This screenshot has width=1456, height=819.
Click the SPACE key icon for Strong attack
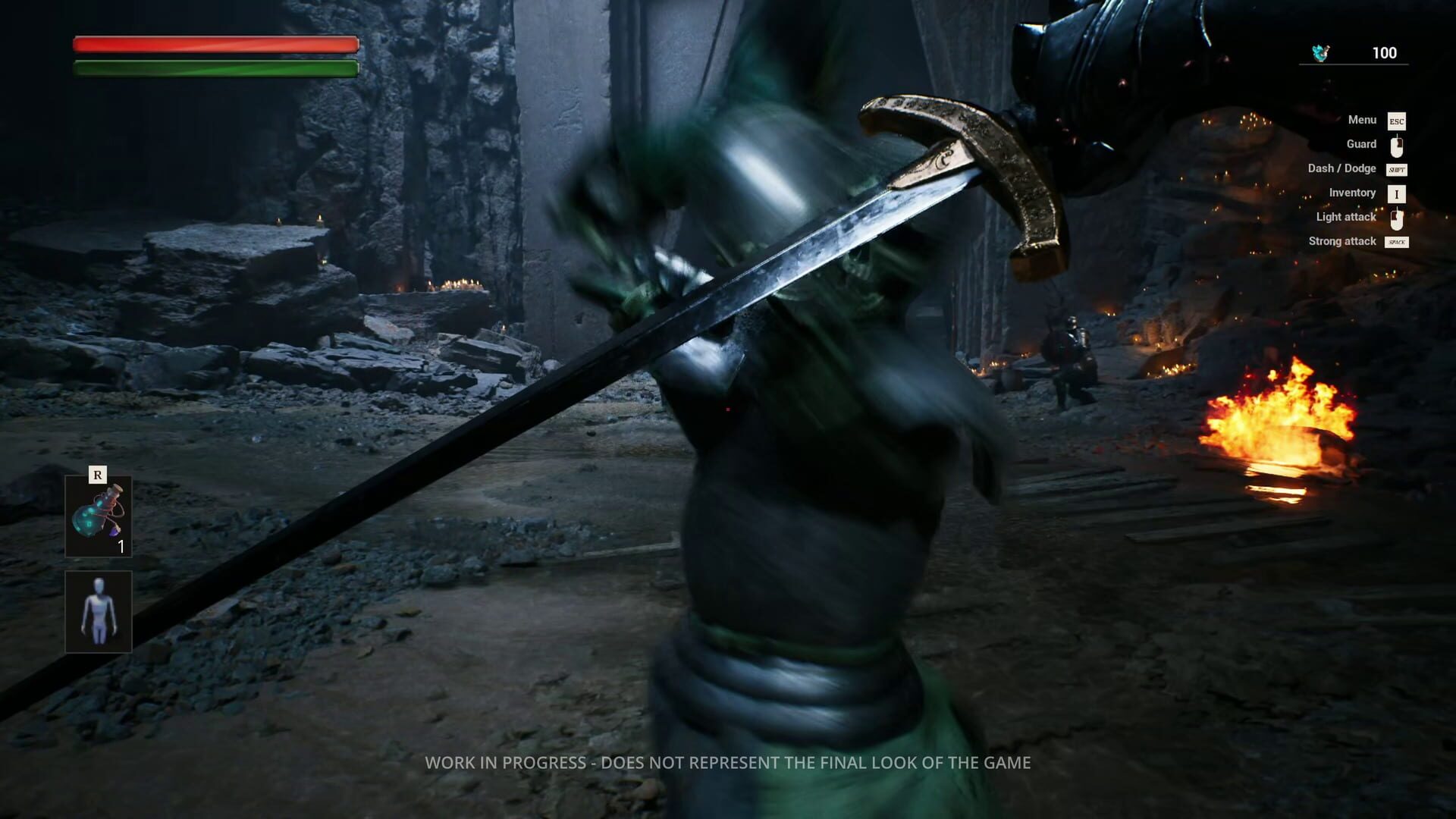point(1398,242)
